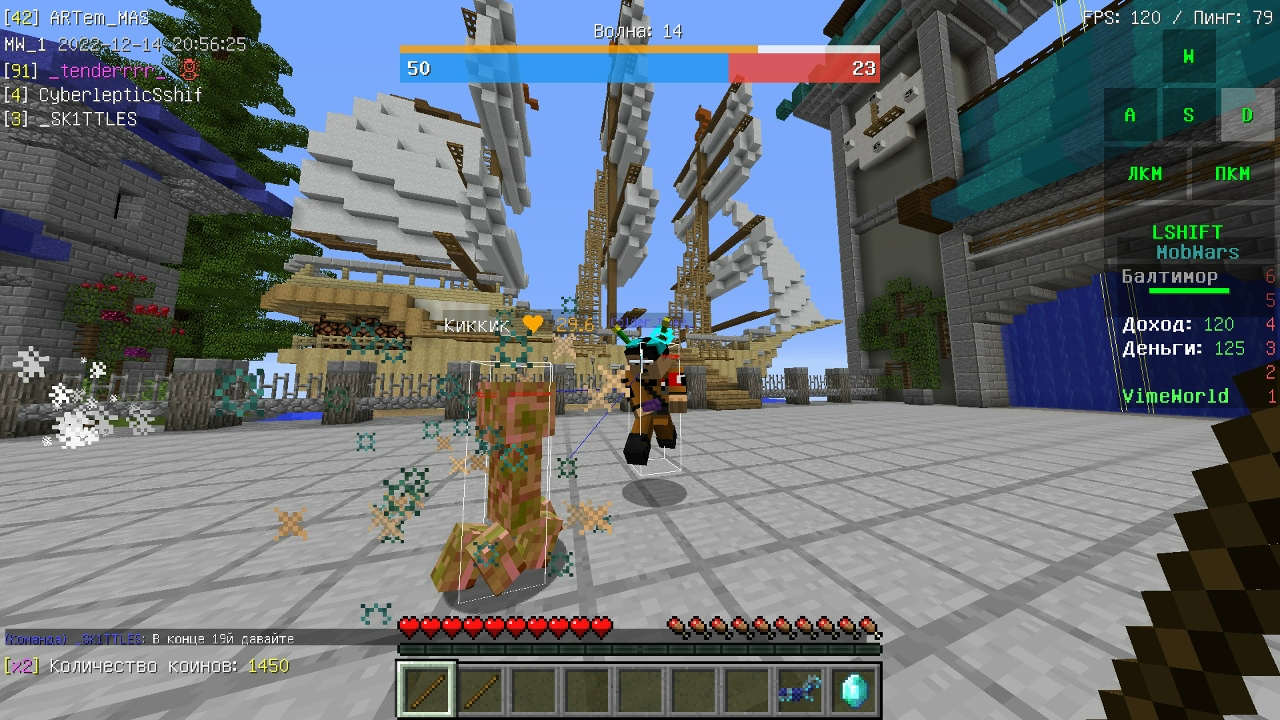
Task: Select the diamond horse armor slot
Action: coord(801,689)
